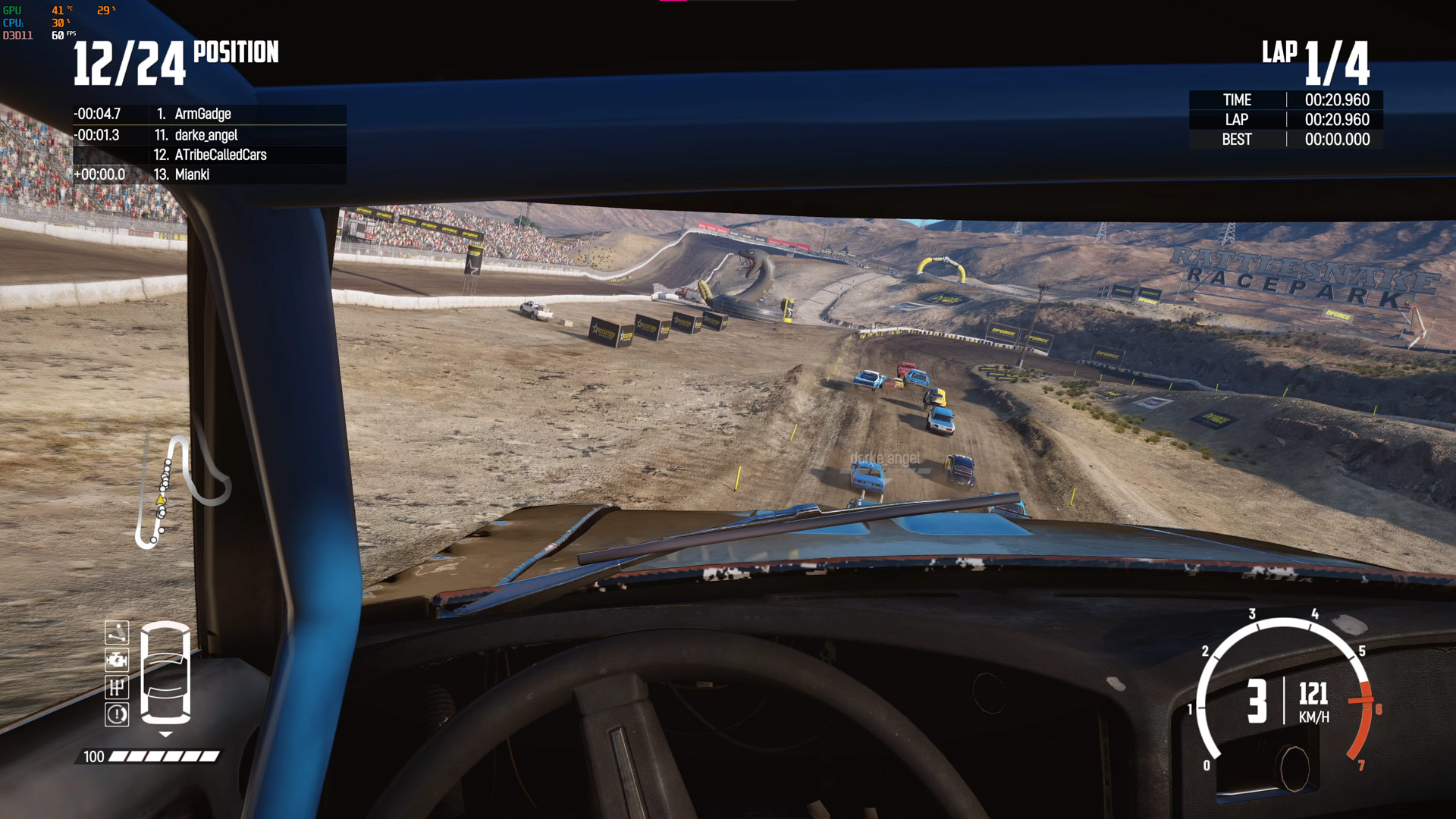Select the brake warning icon
The width and height of the screenshot is (1456, 819).
pyautogui.click(x=117, y=714)
